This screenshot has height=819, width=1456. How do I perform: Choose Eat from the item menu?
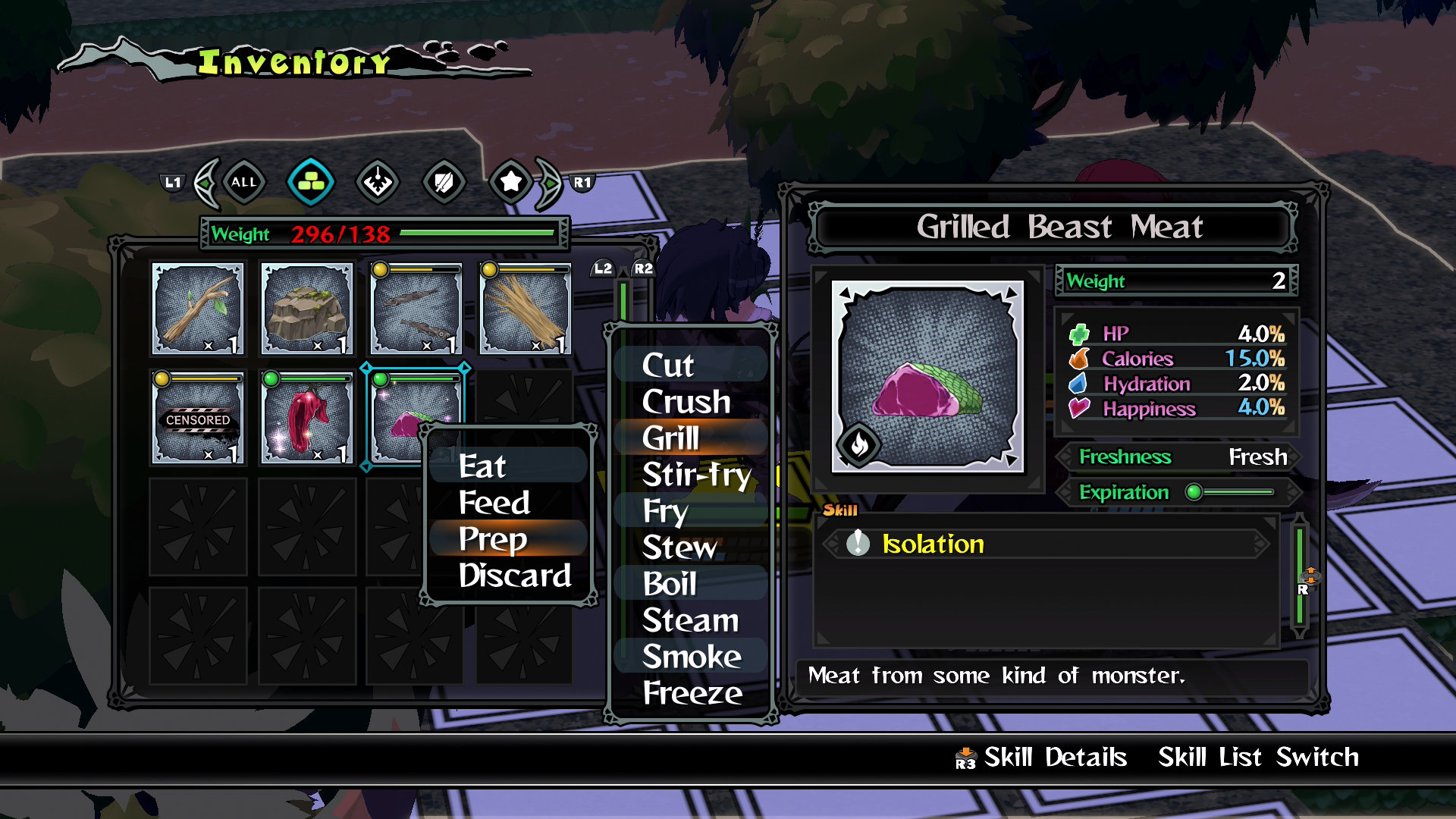pos(482,466)
